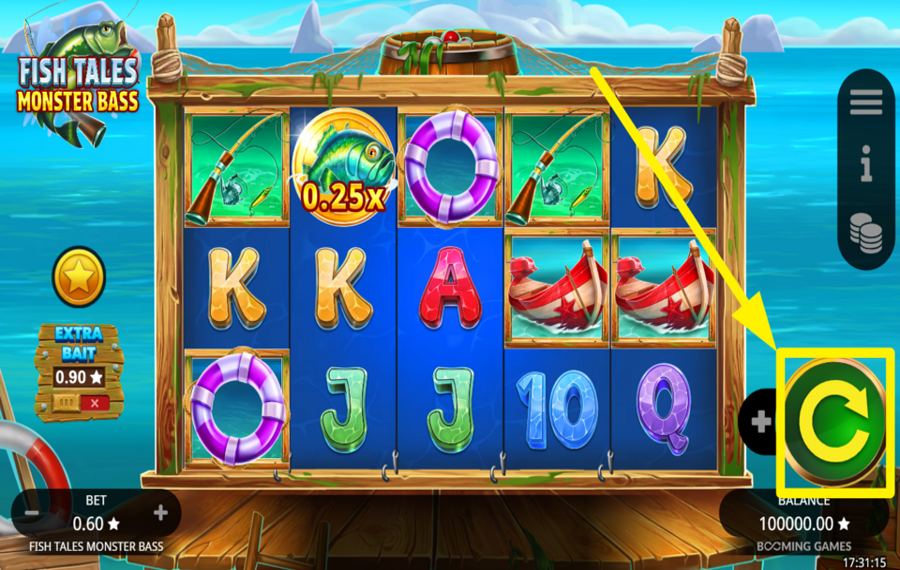Expand options with the plus beside spin
This screenshot has height=570, width=900.
[762, 422]
